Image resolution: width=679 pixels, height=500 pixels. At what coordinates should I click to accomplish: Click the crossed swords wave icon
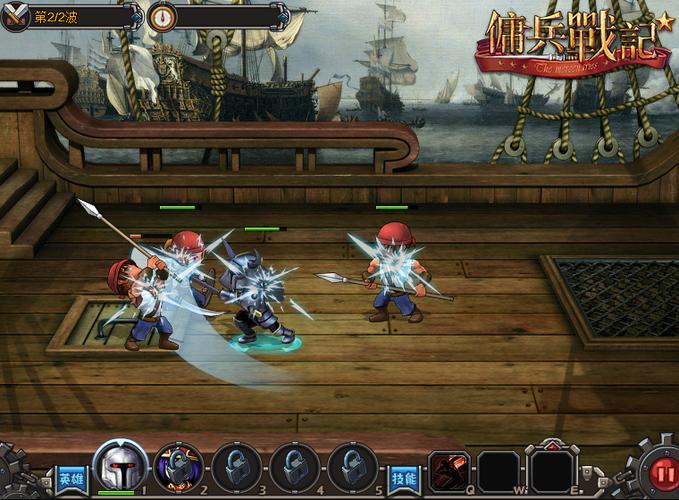[x=16, y=16]
